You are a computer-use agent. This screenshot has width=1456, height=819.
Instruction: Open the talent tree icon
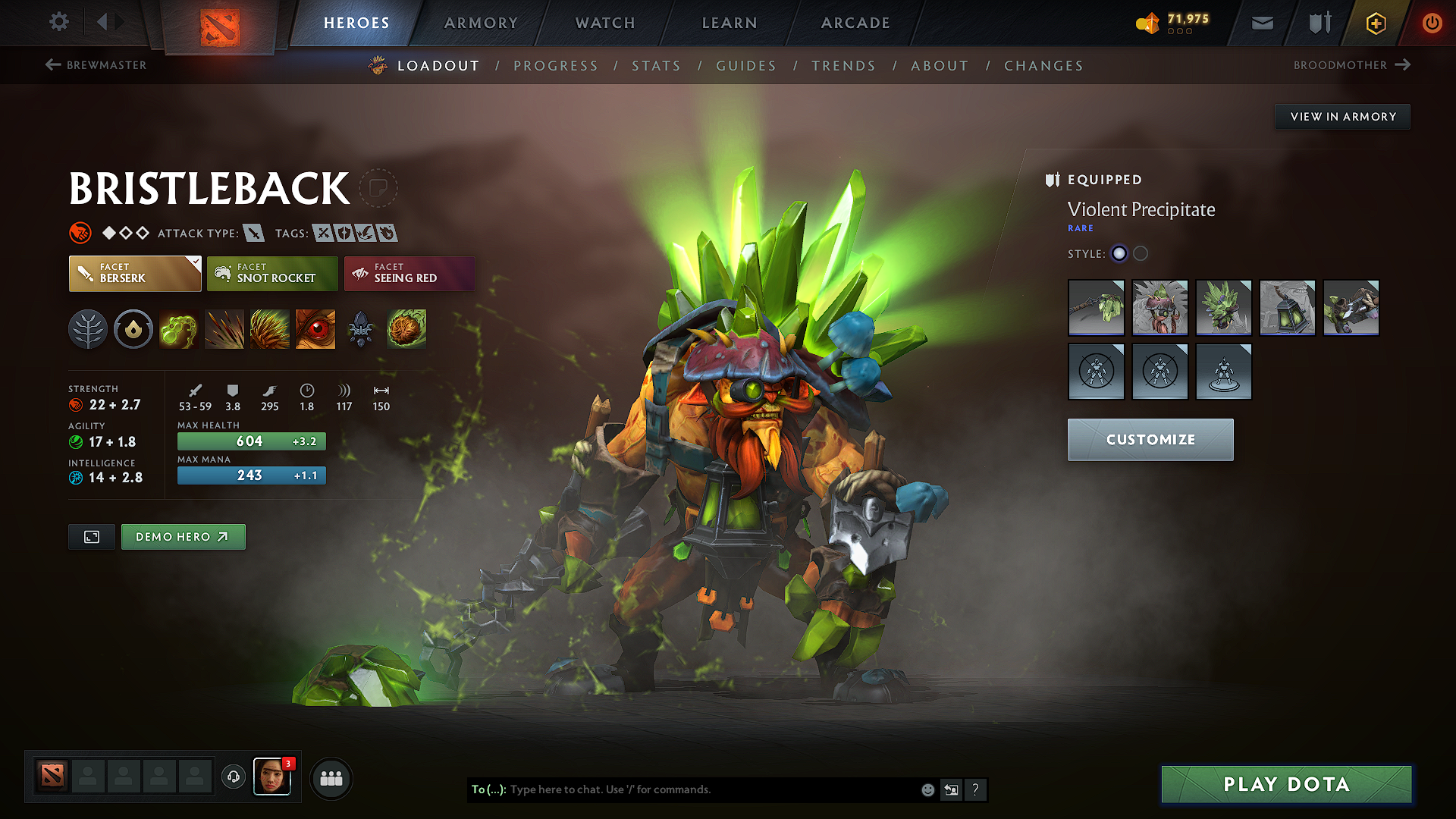pos(88,329)
